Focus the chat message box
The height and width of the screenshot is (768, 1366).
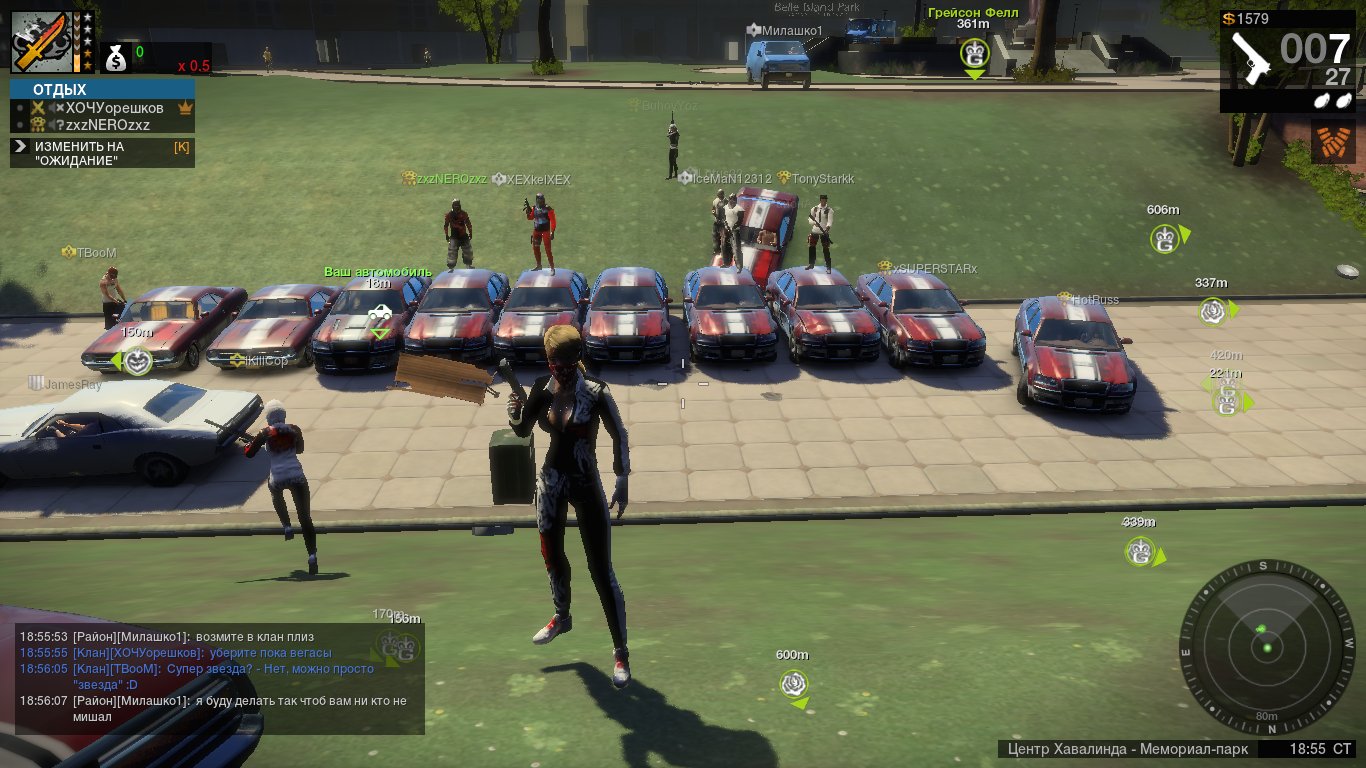(x=220, y=678)
